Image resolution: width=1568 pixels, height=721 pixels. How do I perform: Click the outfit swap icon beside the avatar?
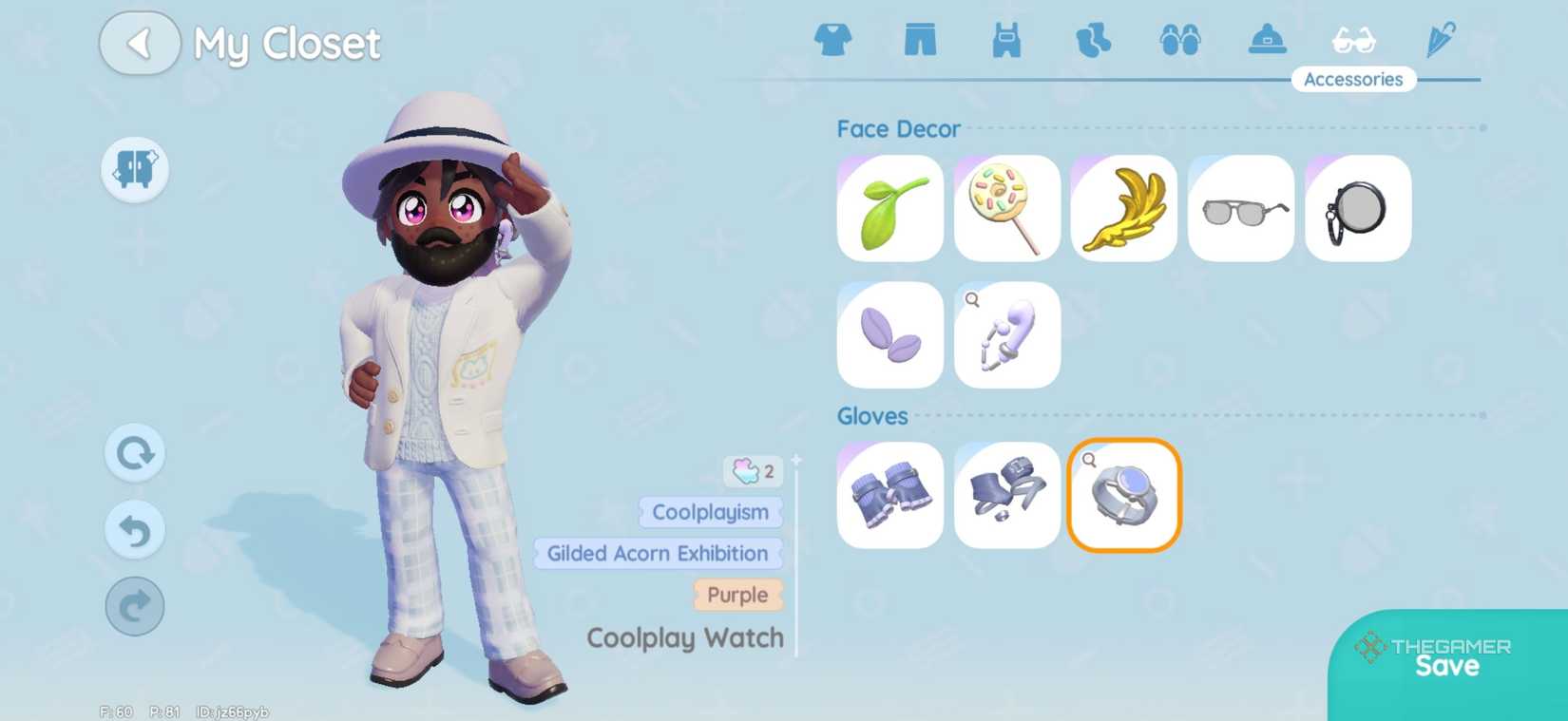coord(134,169)
